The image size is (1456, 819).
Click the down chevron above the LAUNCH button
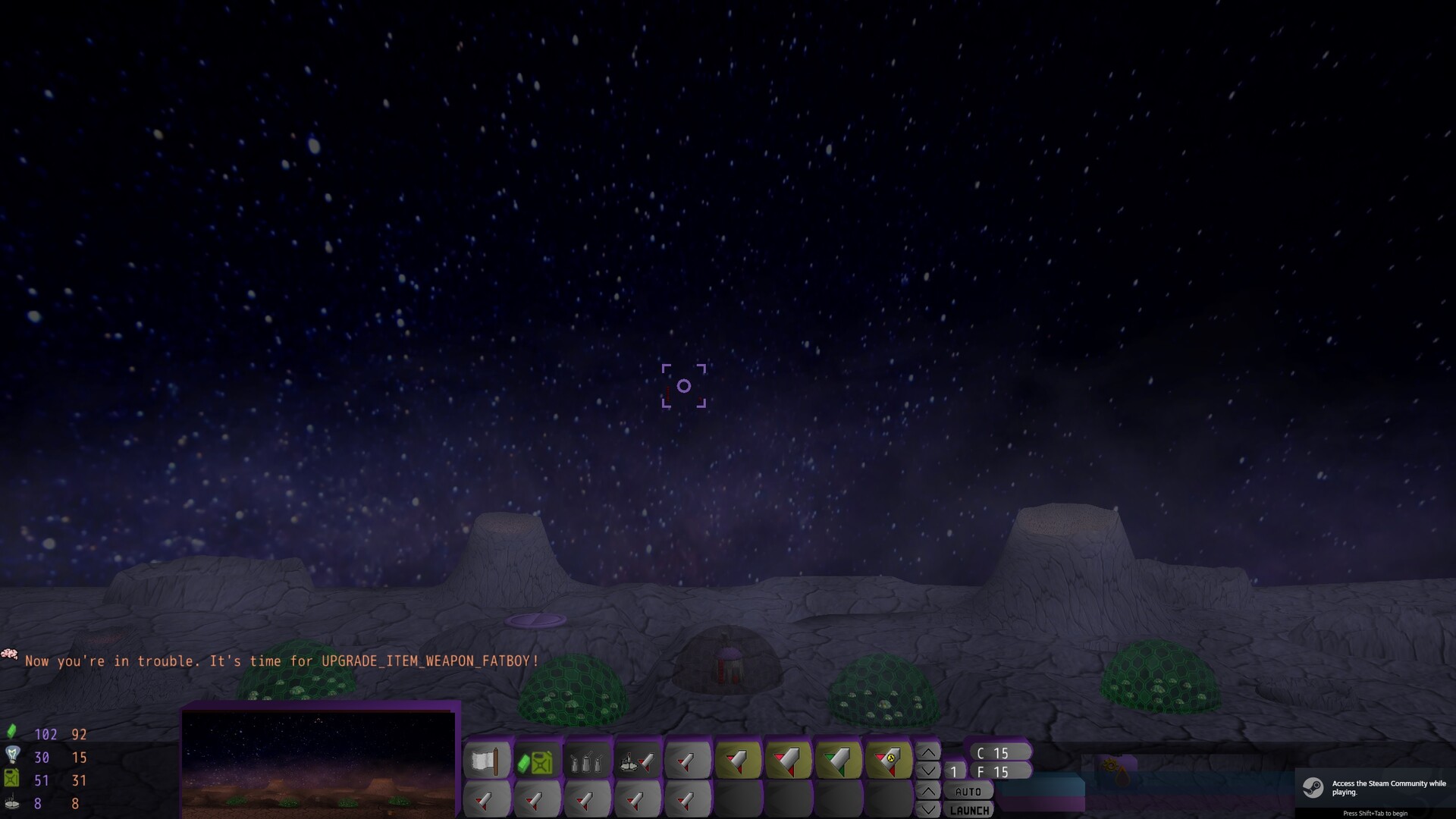click(929, 808)
